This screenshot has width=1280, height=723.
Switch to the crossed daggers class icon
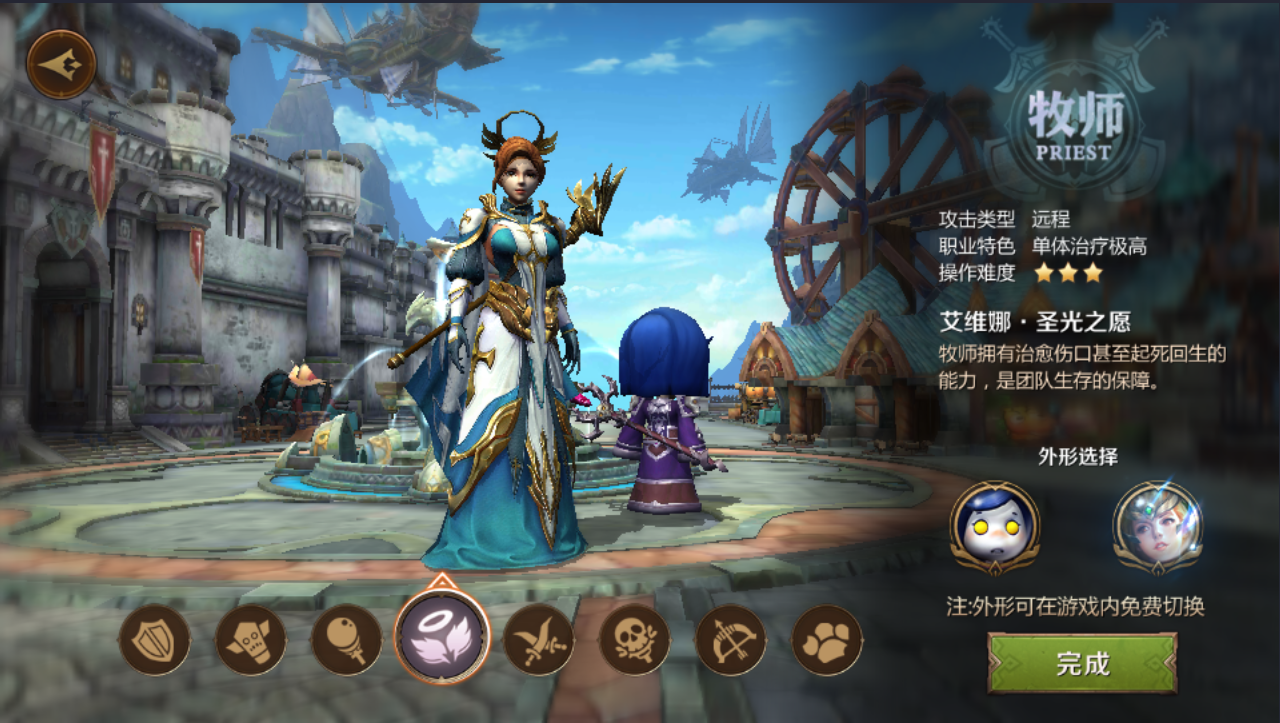pyautogui.click(x=538, y=640)
